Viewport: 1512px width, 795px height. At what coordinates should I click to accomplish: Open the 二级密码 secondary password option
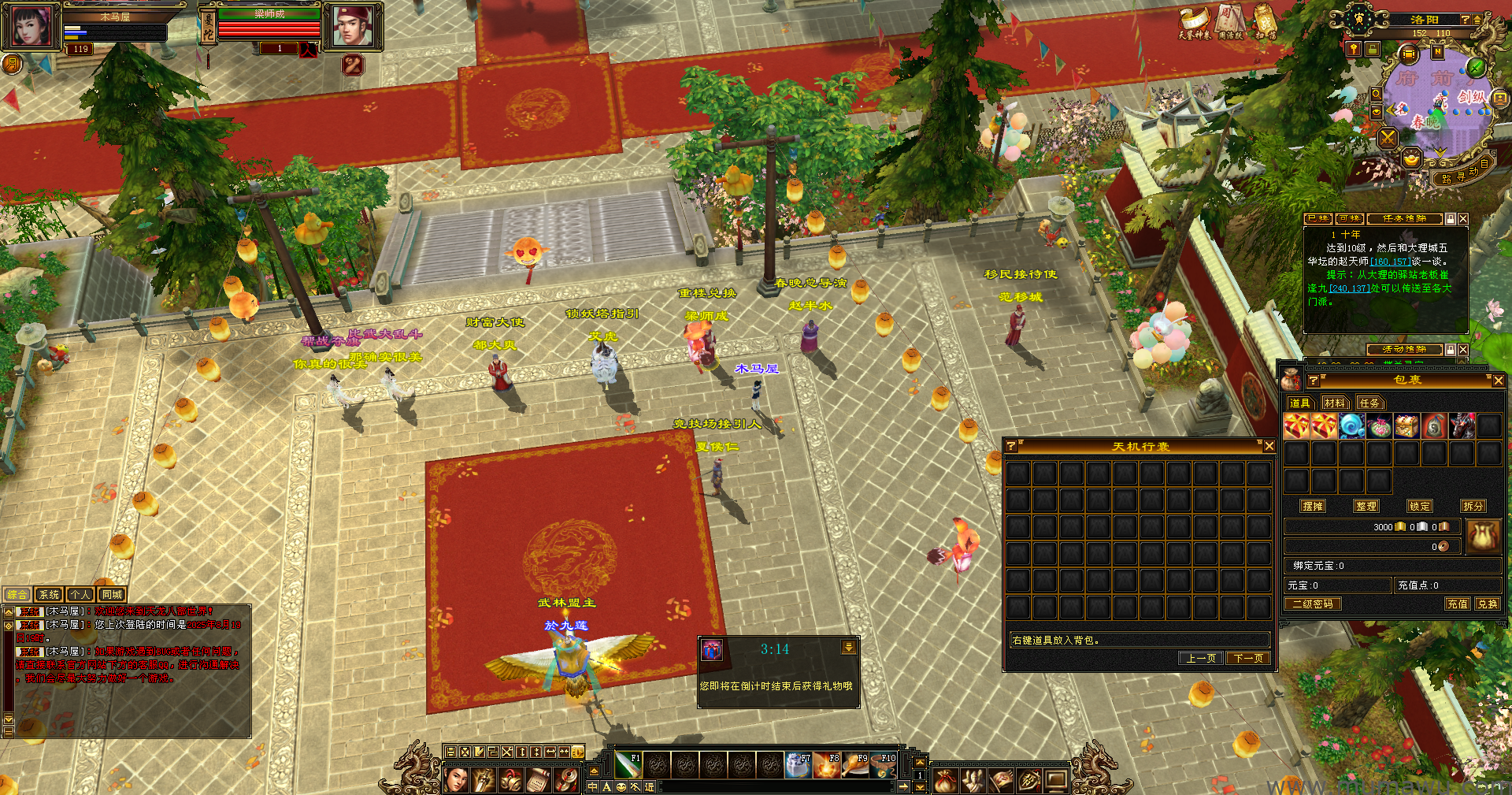1313,604
